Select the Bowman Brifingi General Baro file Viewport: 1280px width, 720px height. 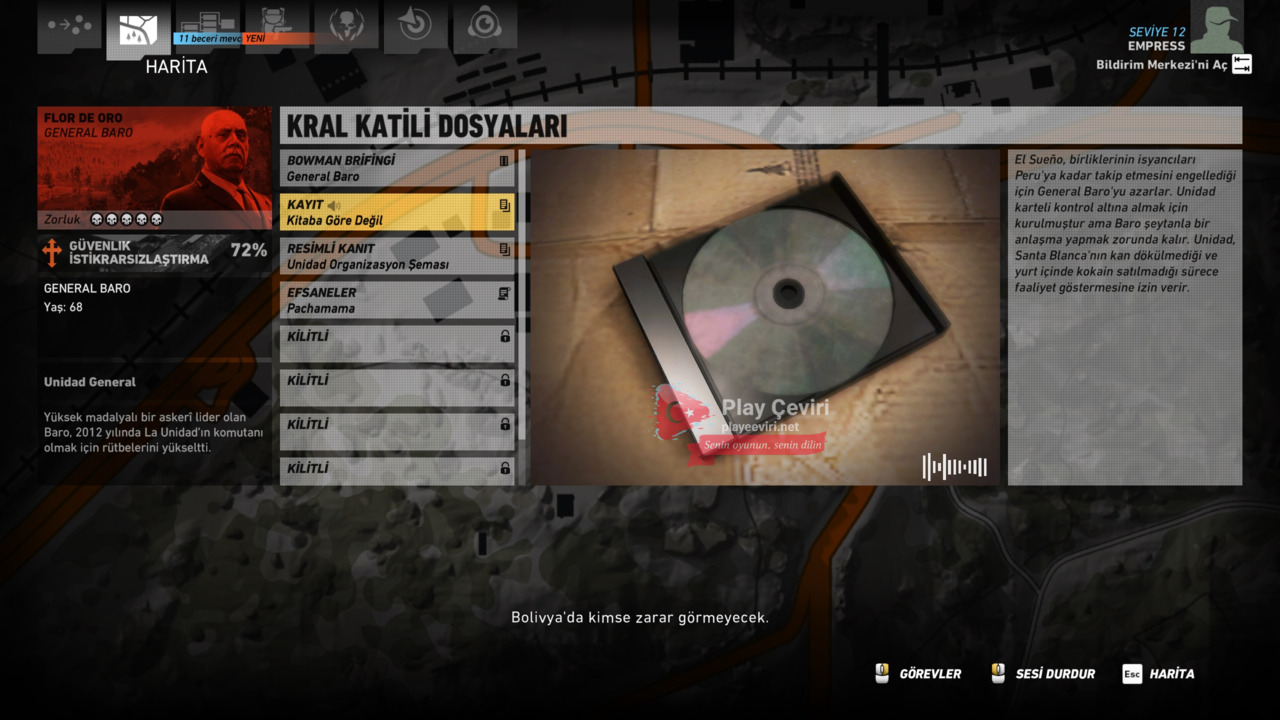tap(397, 168)
